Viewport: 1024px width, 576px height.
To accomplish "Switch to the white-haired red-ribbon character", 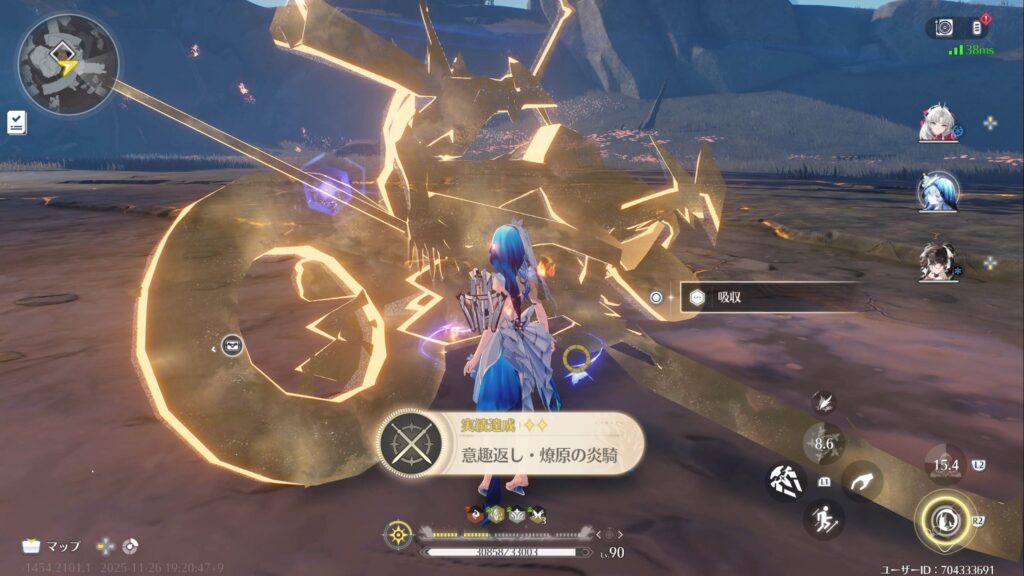I will pos(938,123).
